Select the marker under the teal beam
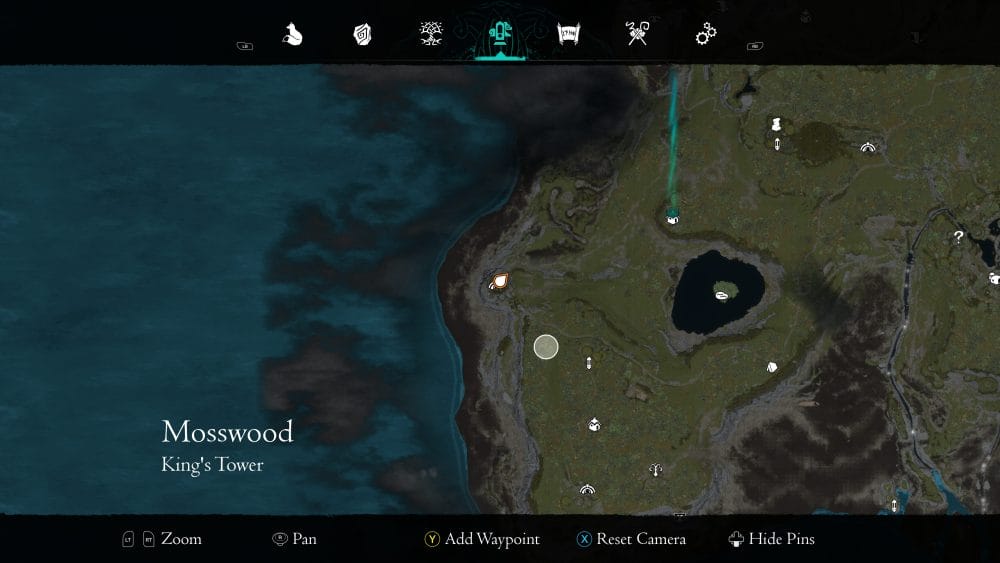The height and width of the screenshot is (563, 1000). tap(673, 217)
